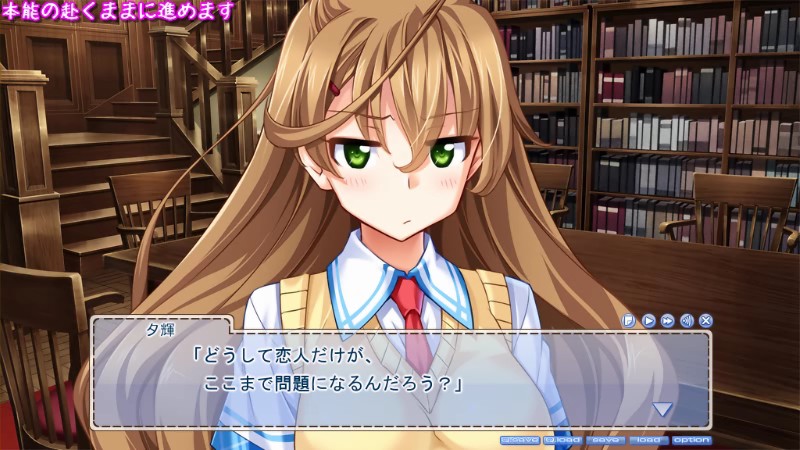This screenshot has height=450, width=800.
Task: Advance dialogue with the down arrow
Action: tap(662, 408)
